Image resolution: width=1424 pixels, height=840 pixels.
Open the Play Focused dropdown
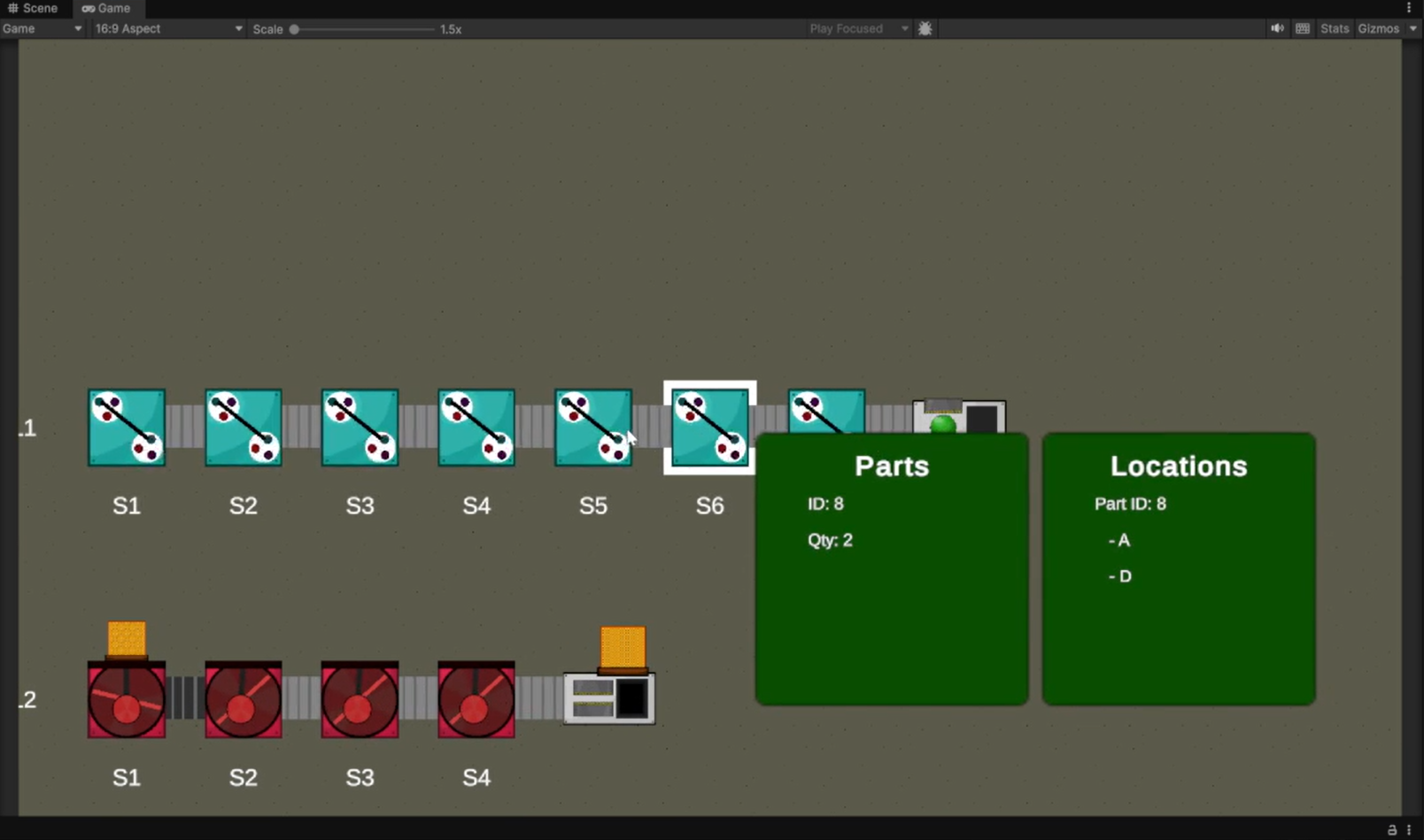tap(857, 29)
